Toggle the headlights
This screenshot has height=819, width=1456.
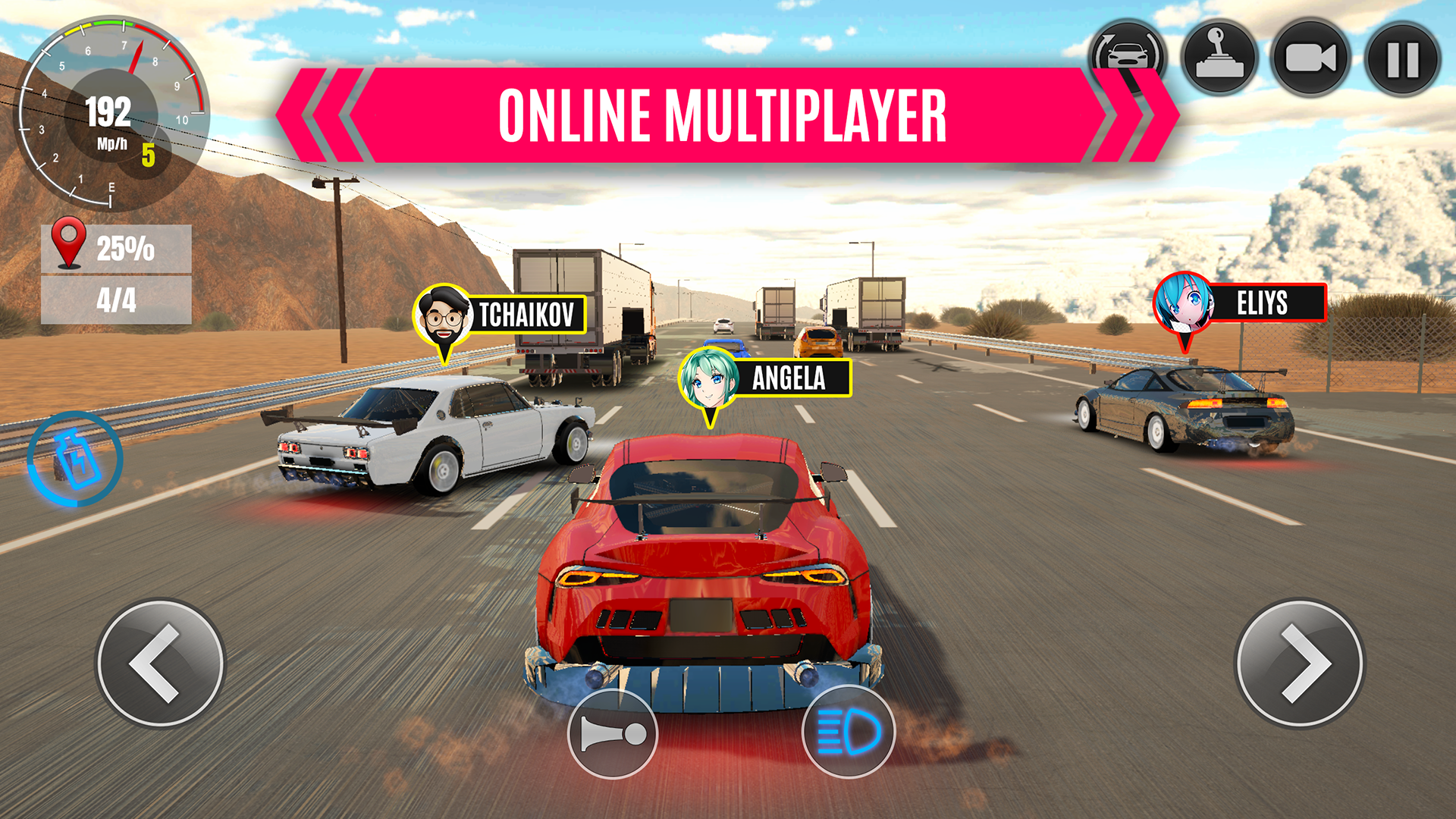coord(849,732)
